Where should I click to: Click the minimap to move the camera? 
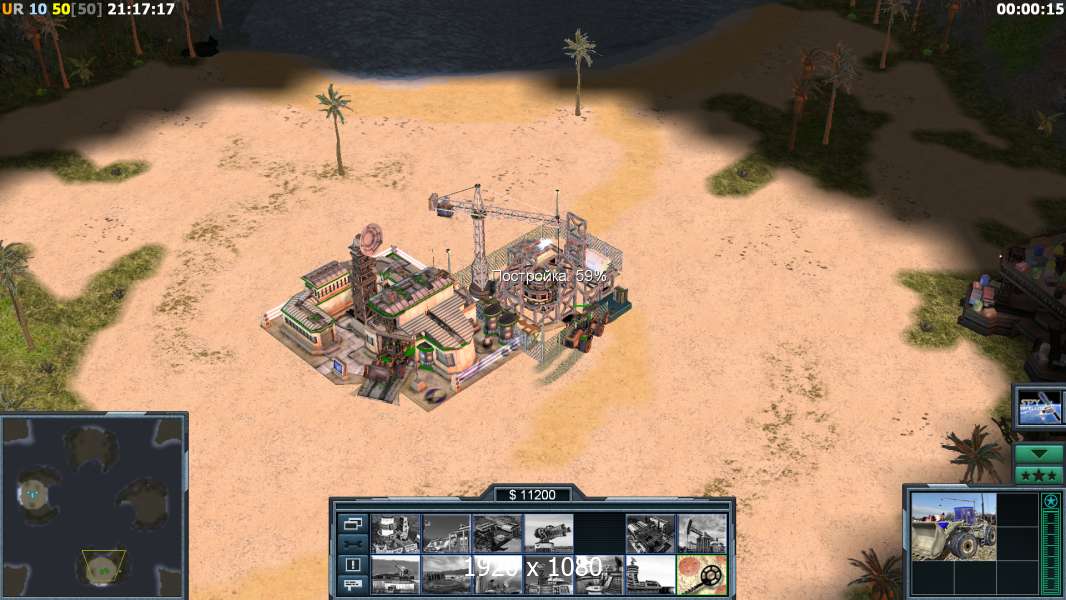[x=94, y=505]
